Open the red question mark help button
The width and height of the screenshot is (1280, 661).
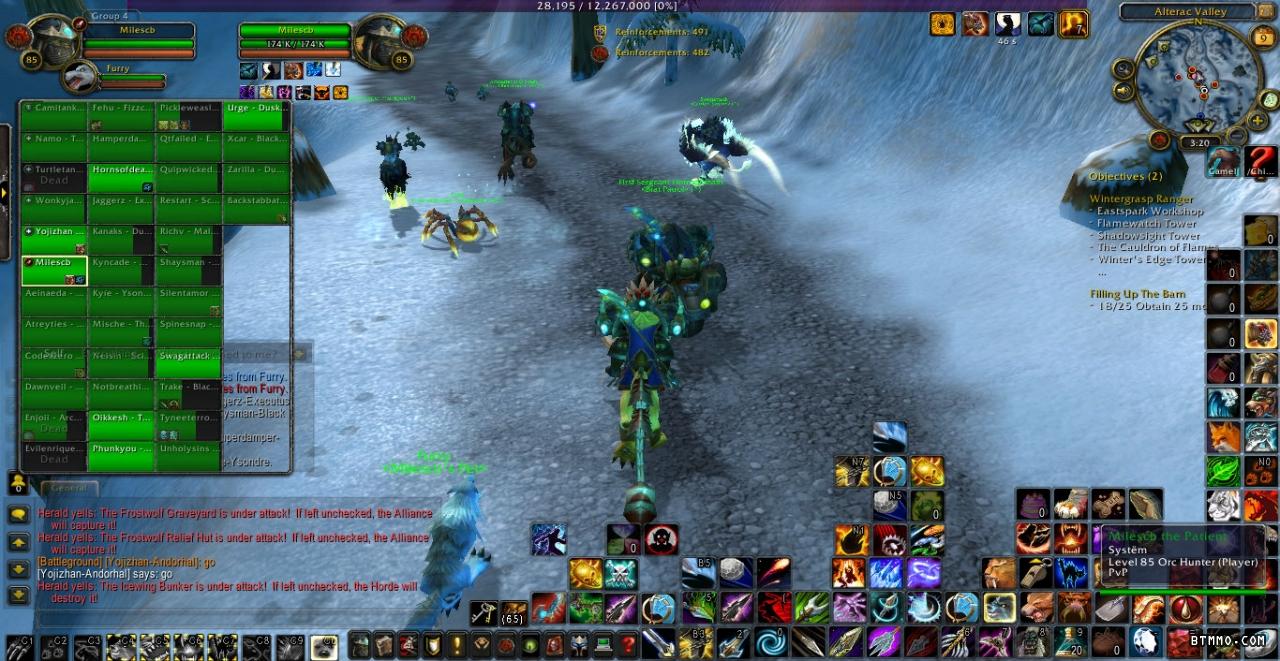pos(628,644)
